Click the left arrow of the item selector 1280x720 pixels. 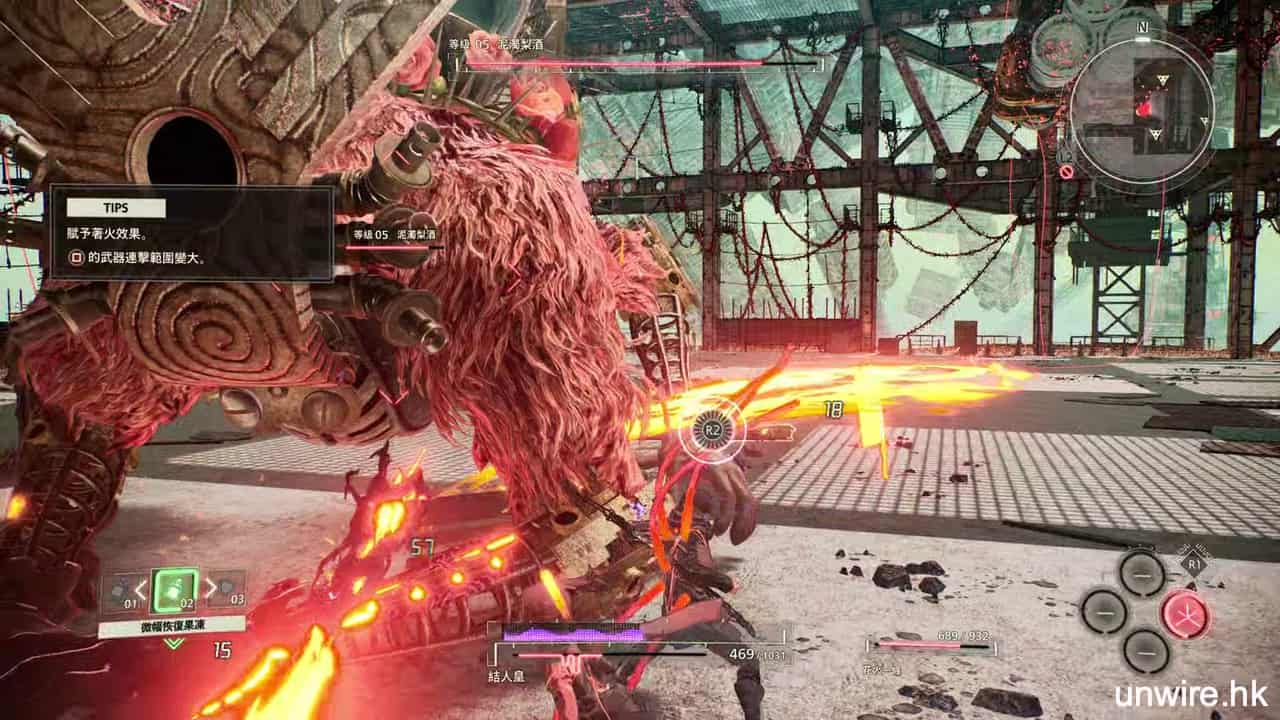[142, 588]
